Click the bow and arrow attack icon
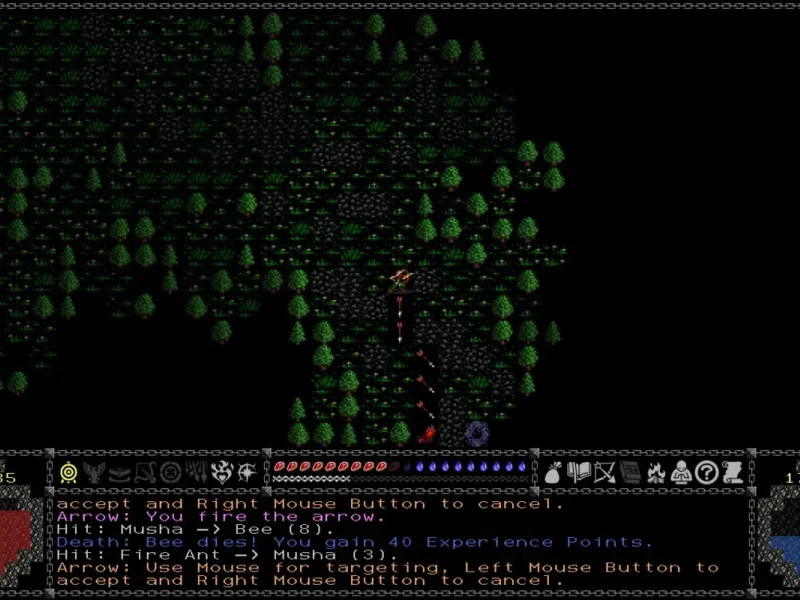800x600 pixels. pos(604,473)
